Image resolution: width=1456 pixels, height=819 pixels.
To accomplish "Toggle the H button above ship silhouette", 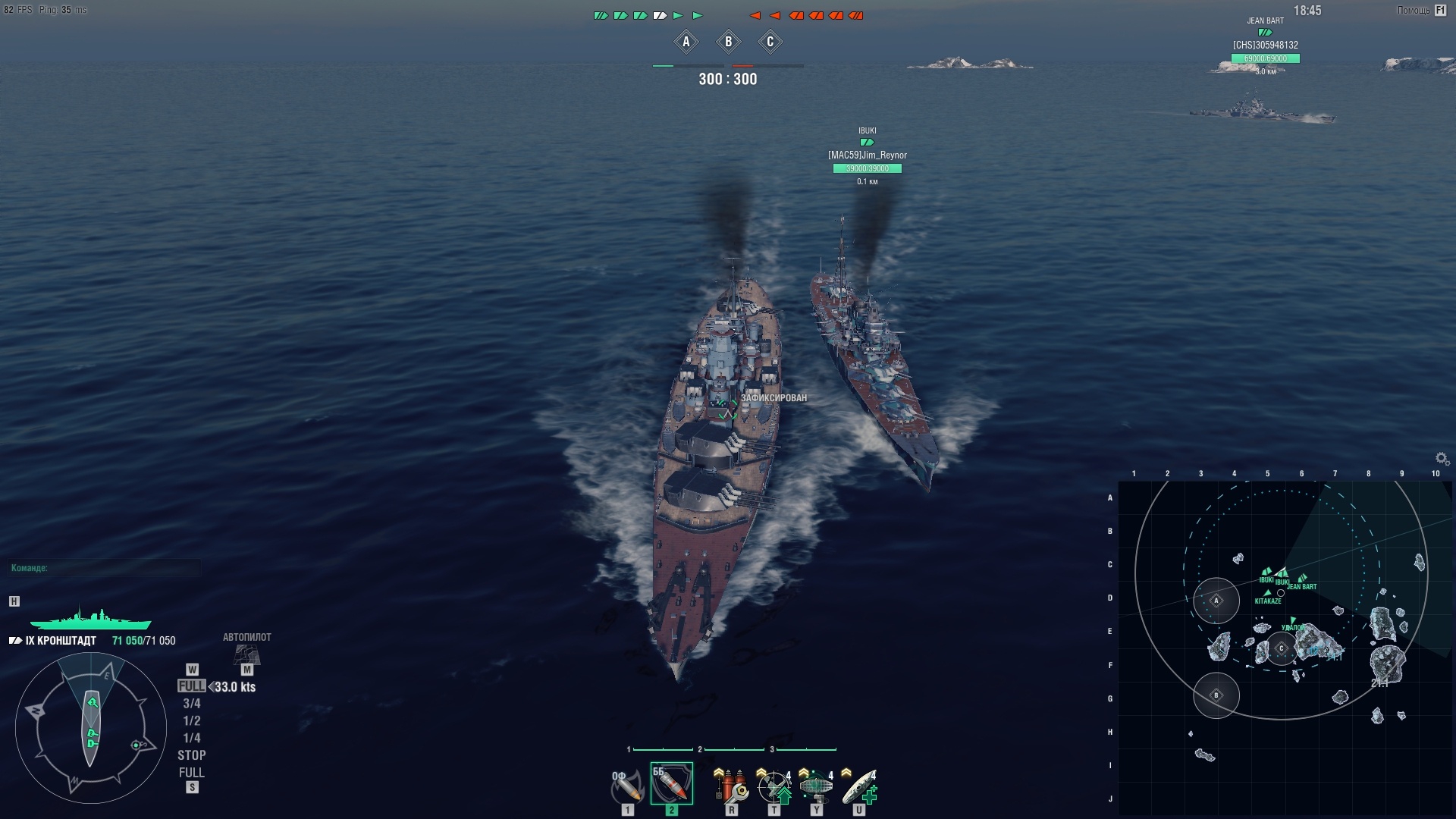I will click(14, 601).
